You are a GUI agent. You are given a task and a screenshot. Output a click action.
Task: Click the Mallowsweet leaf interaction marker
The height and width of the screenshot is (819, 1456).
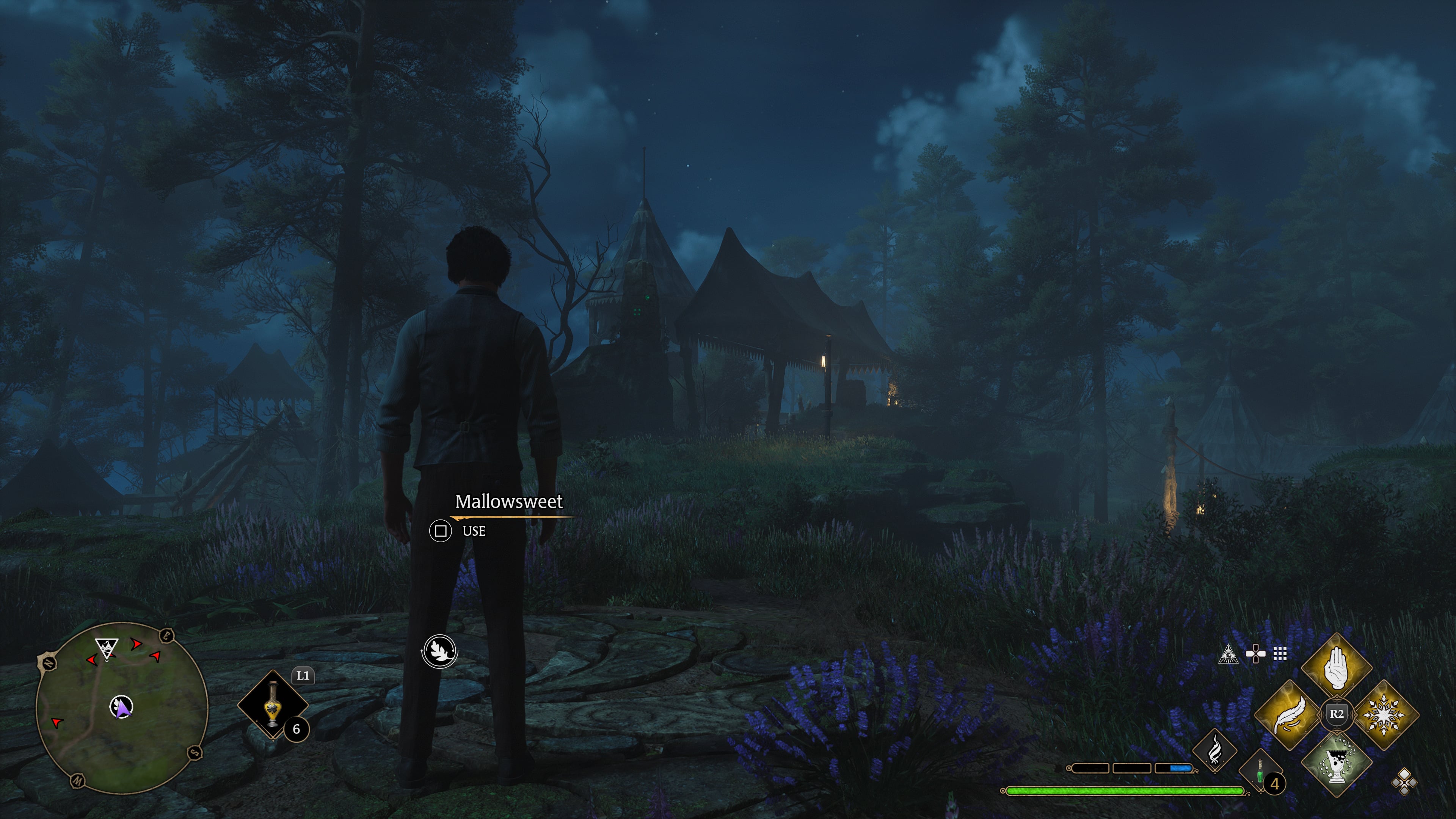[x=440, y=651]
